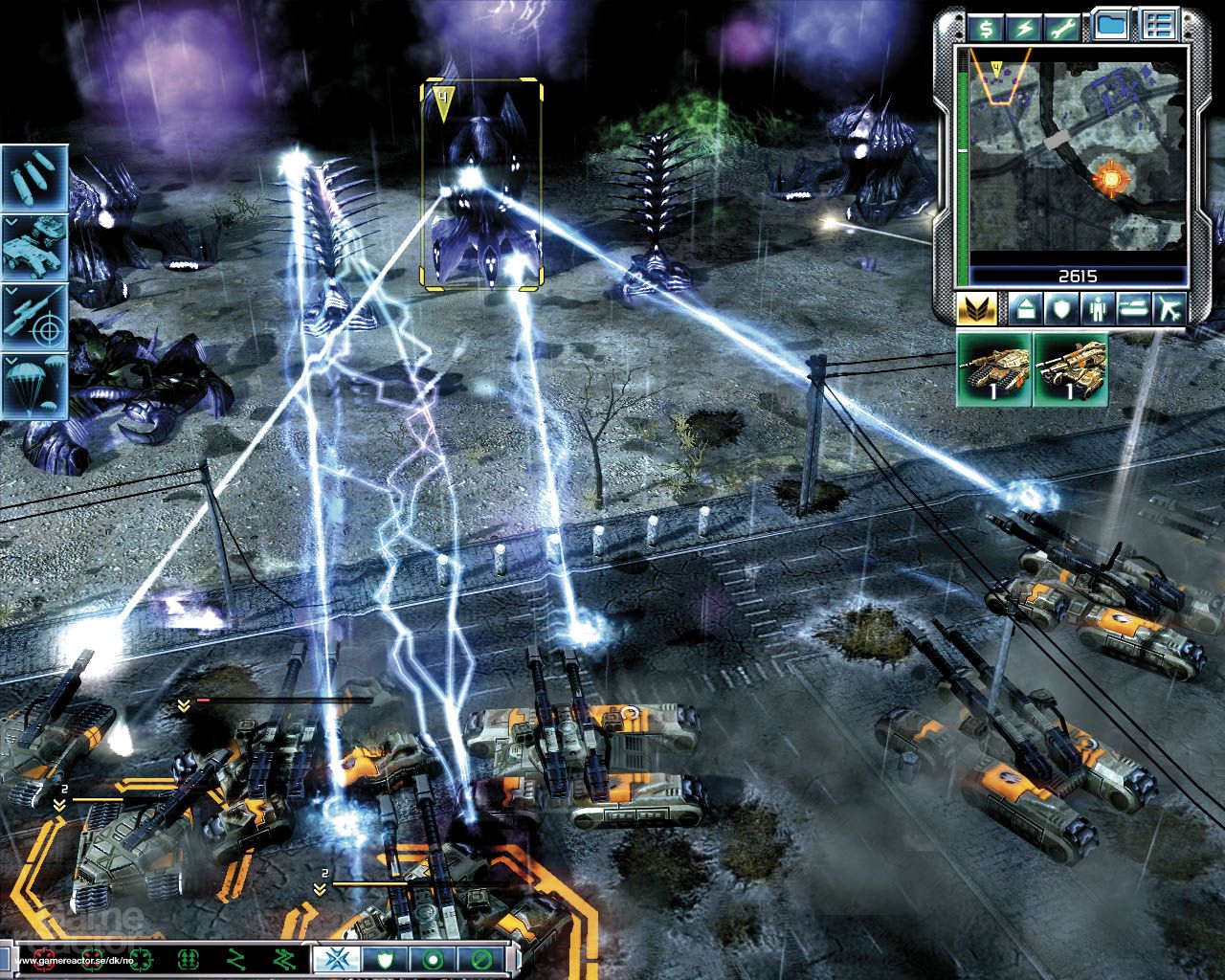Expand the vehicle drop power options
Viewport: 1225px width, 980px height.
(x=11, y=223)
